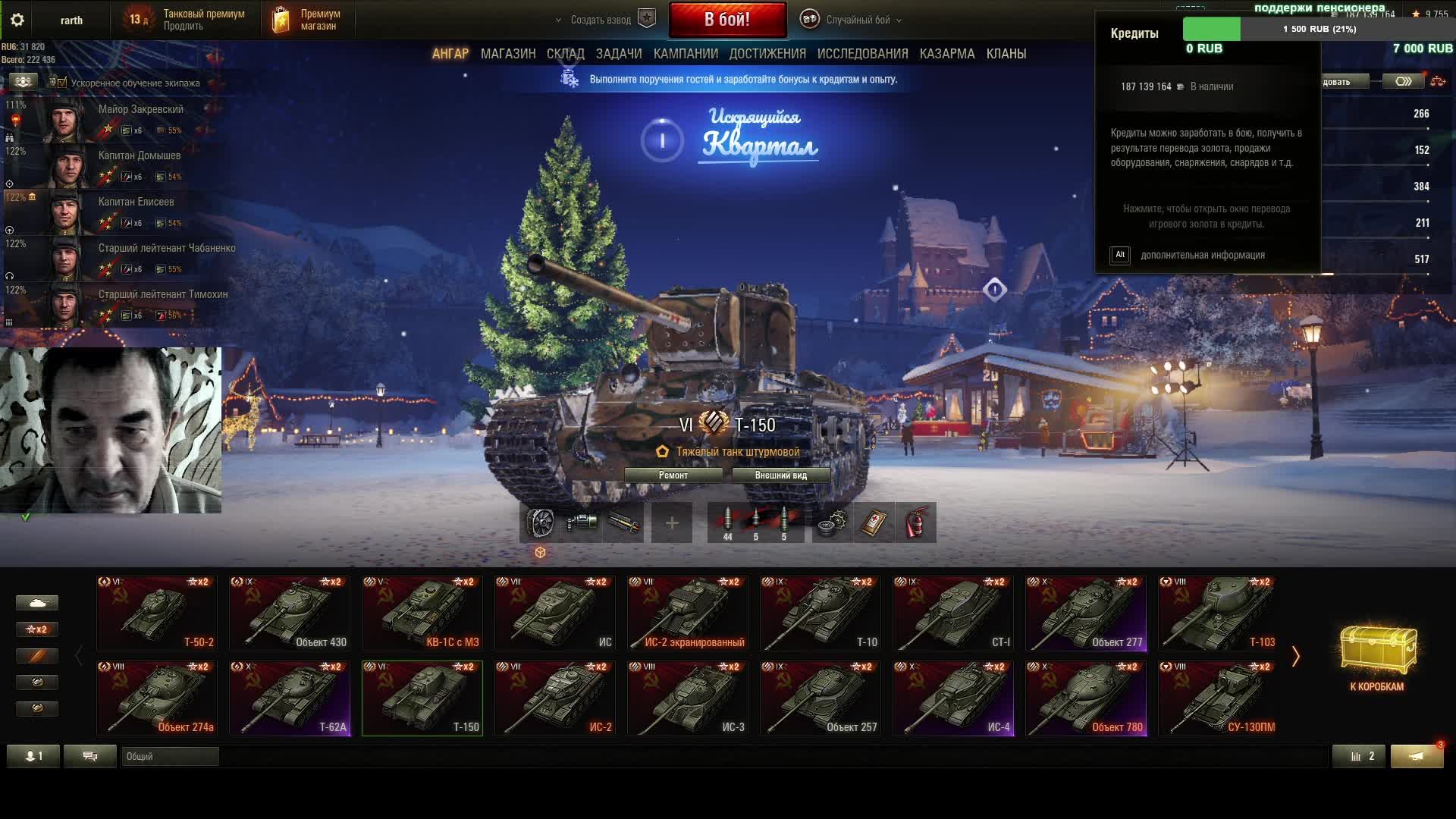Select the Объект 430 tank in carousel

(290, 613)
